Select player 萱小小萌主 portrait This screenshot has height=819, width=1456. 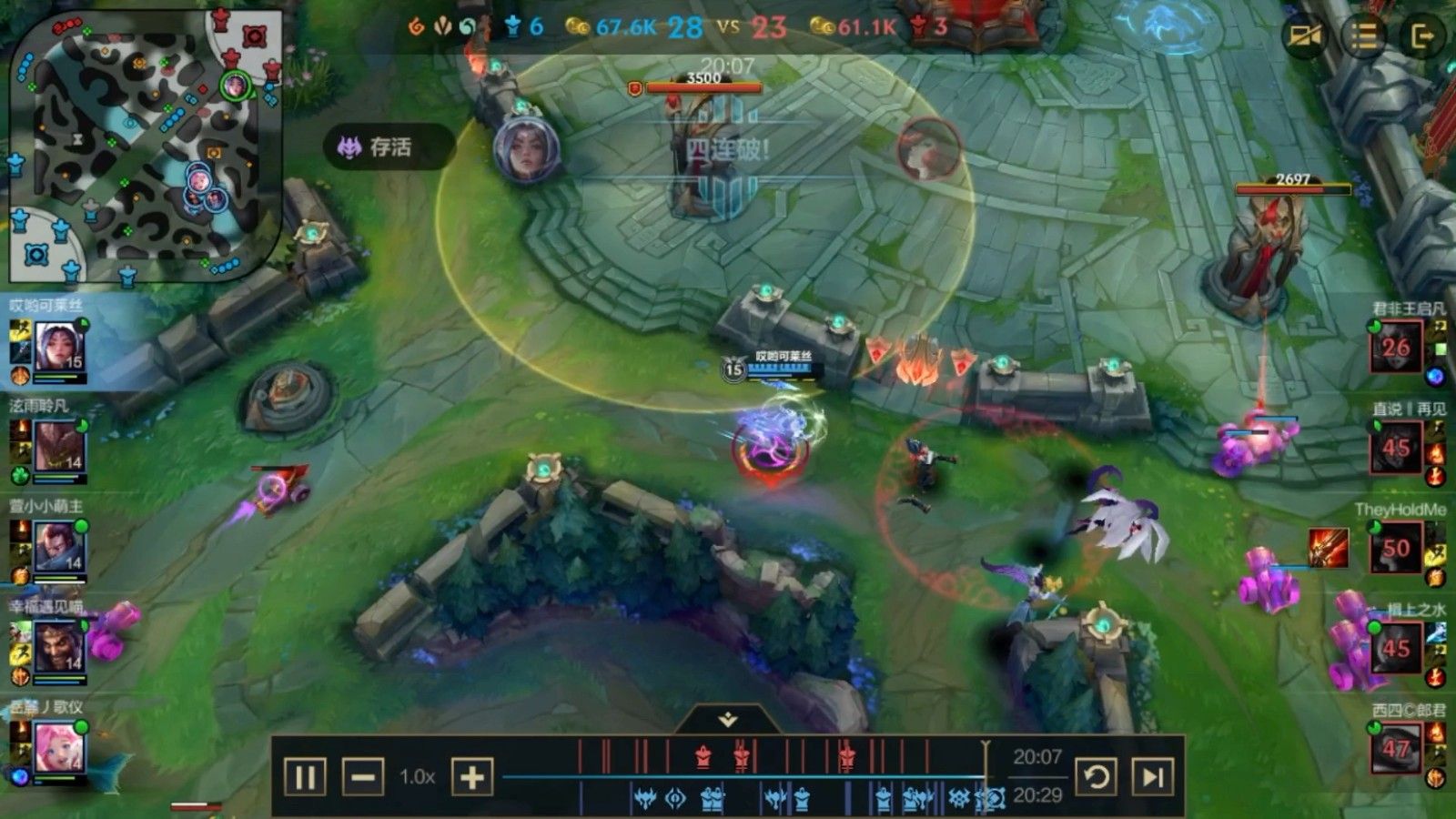pos(60,547)
